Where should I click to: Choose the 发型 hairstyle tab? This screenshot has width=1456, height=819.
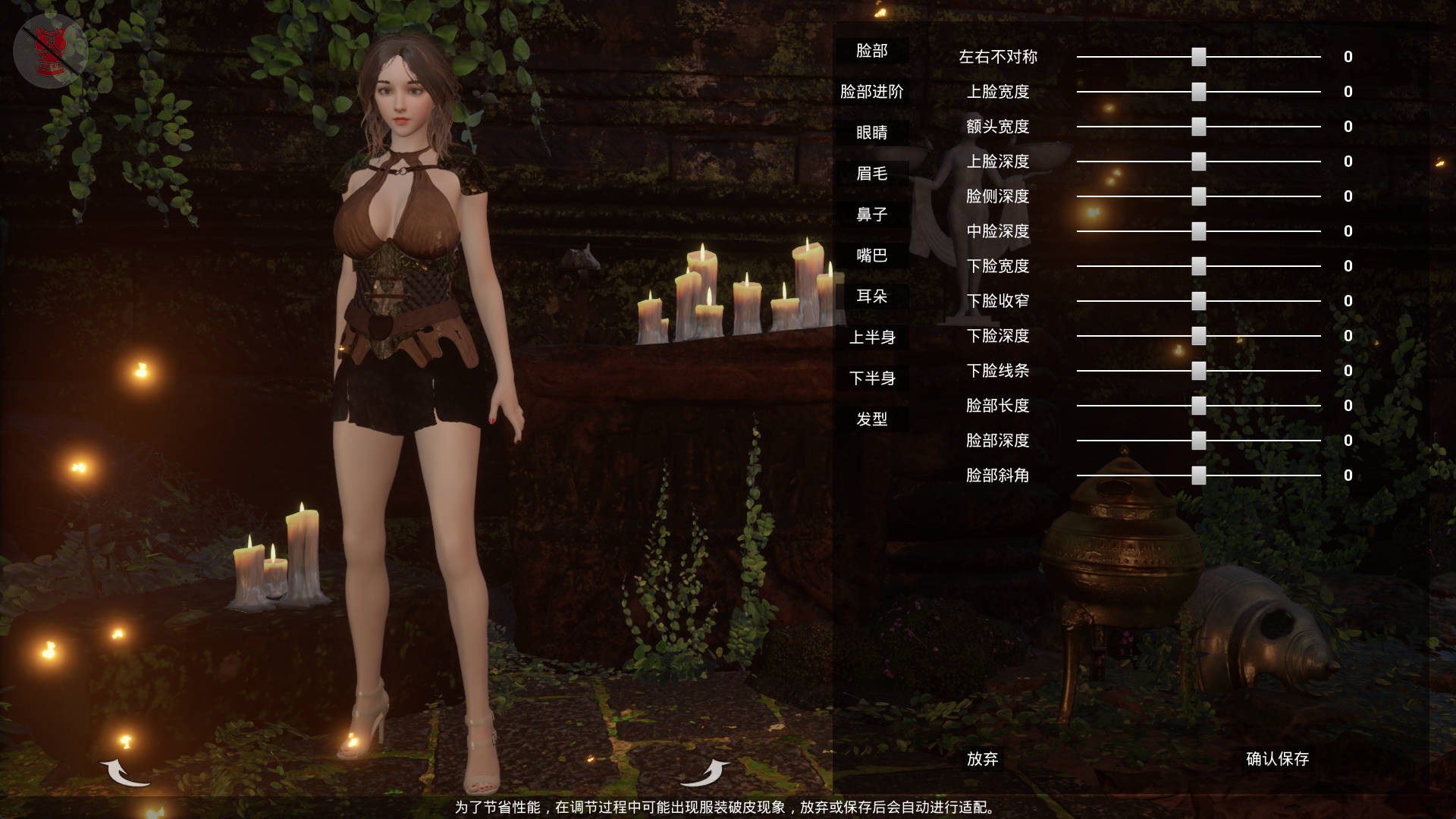tap(871, 419)
